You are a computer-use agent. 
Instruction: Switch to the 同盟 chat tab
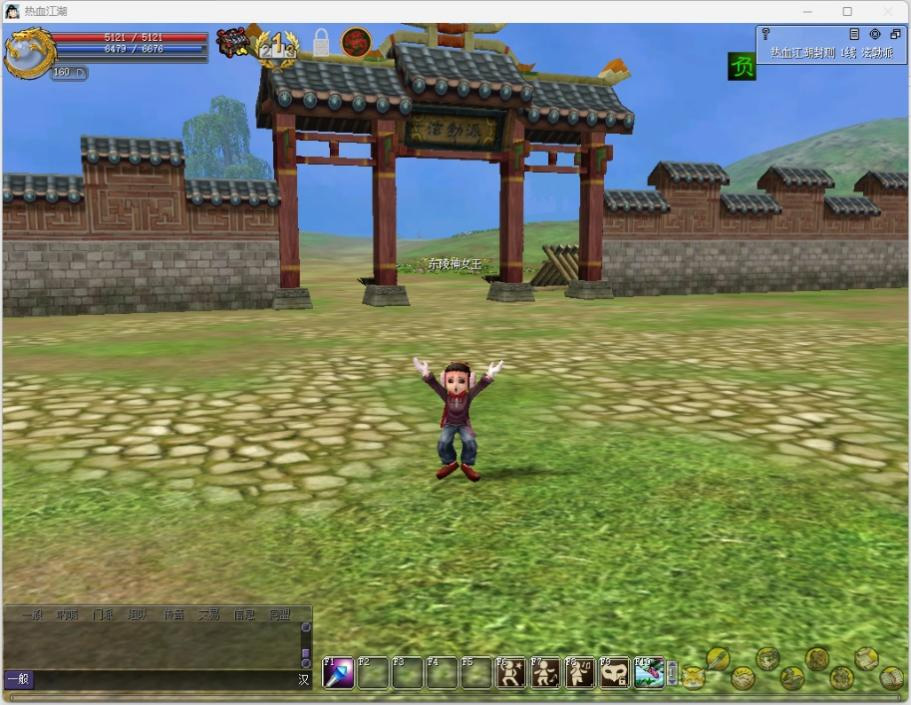click(x=279, y=615)
